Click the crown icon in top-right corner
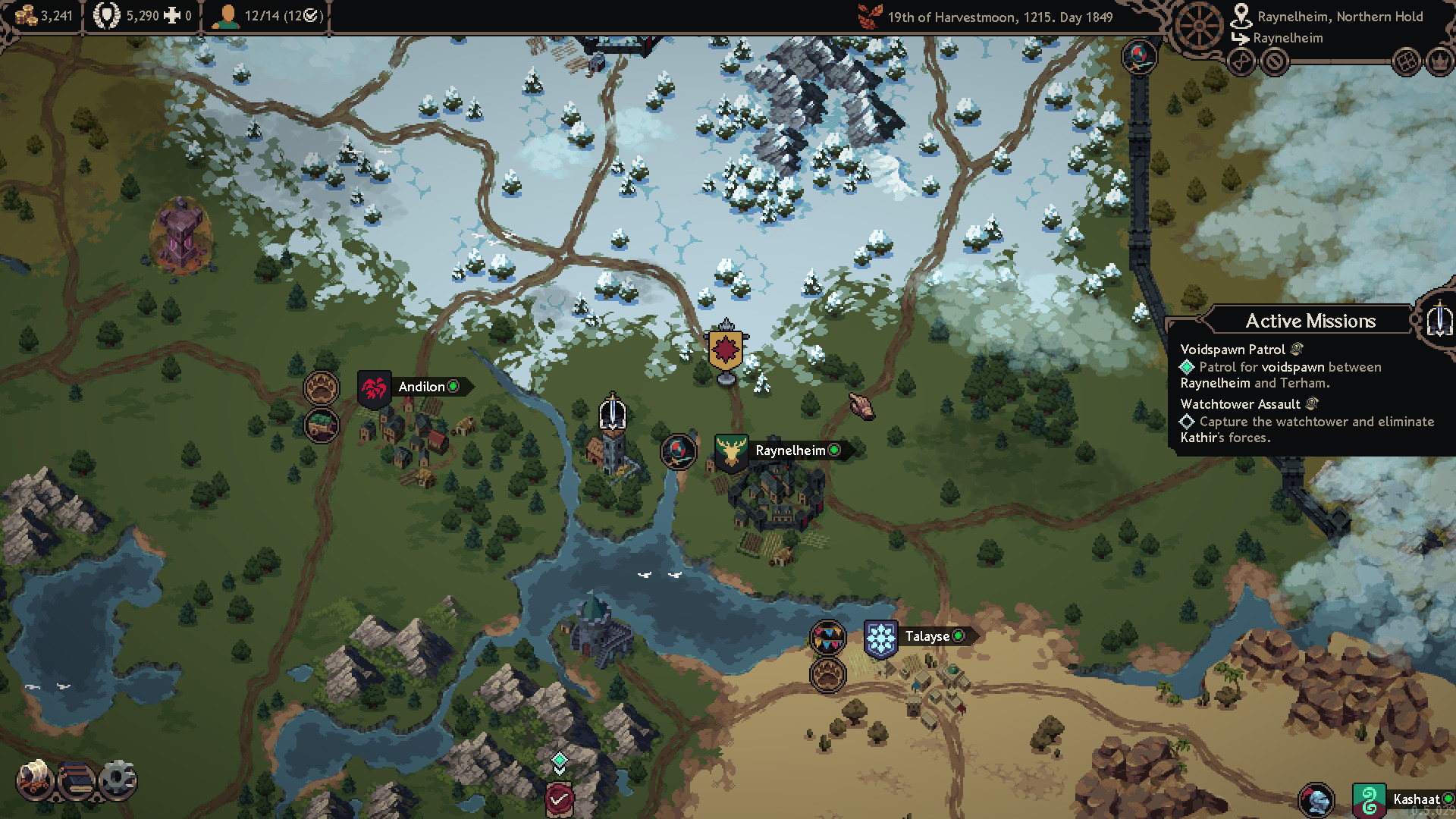Screen dimensions: 1456x819 point(1439,62)
